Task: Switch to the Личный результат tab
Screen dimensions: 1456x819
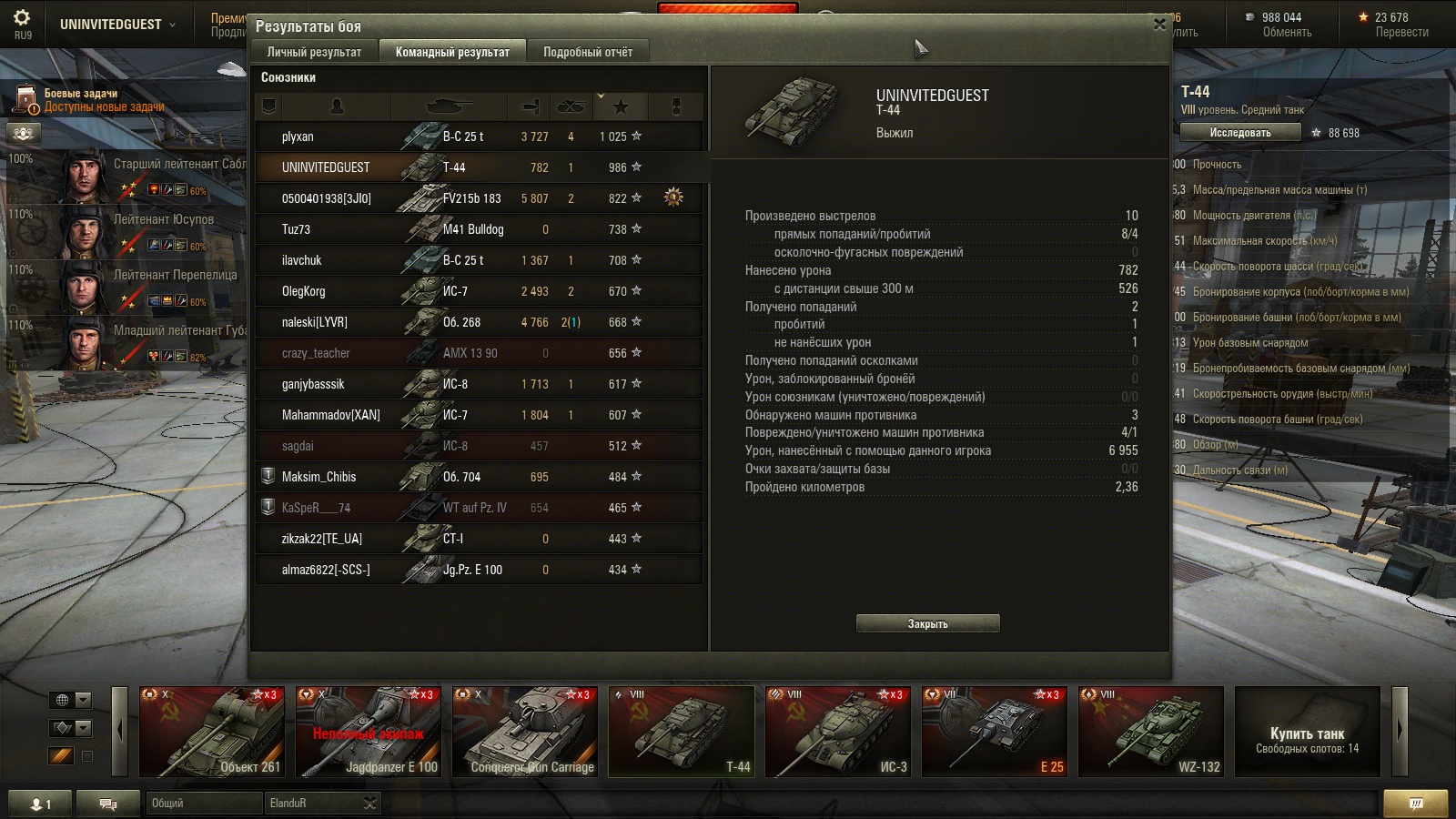Action: point(314,52)
